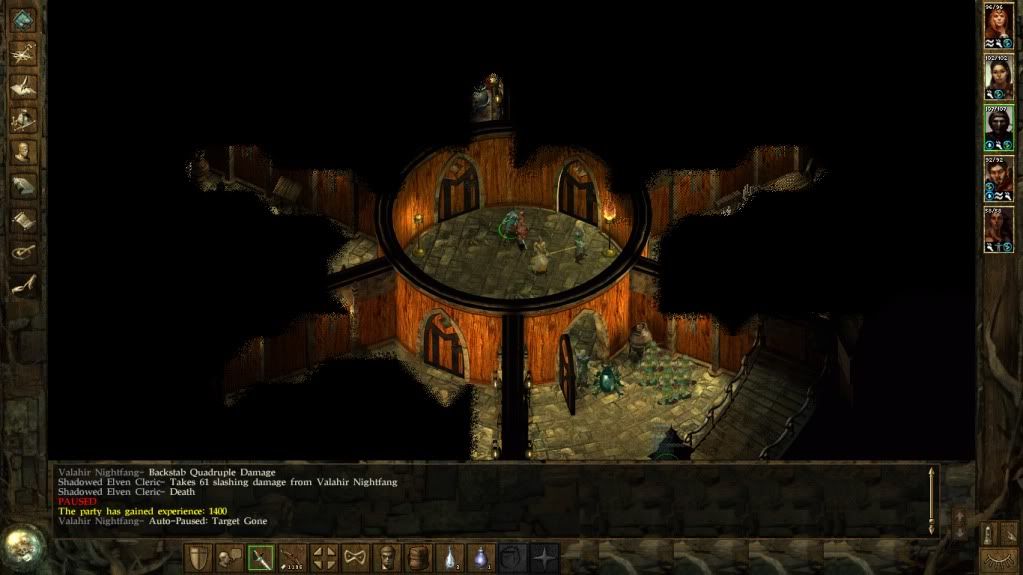Open the journal quill-and-book icon
Image resolution: width=1023 pixels, height=575 pixels.
(23, 87)
